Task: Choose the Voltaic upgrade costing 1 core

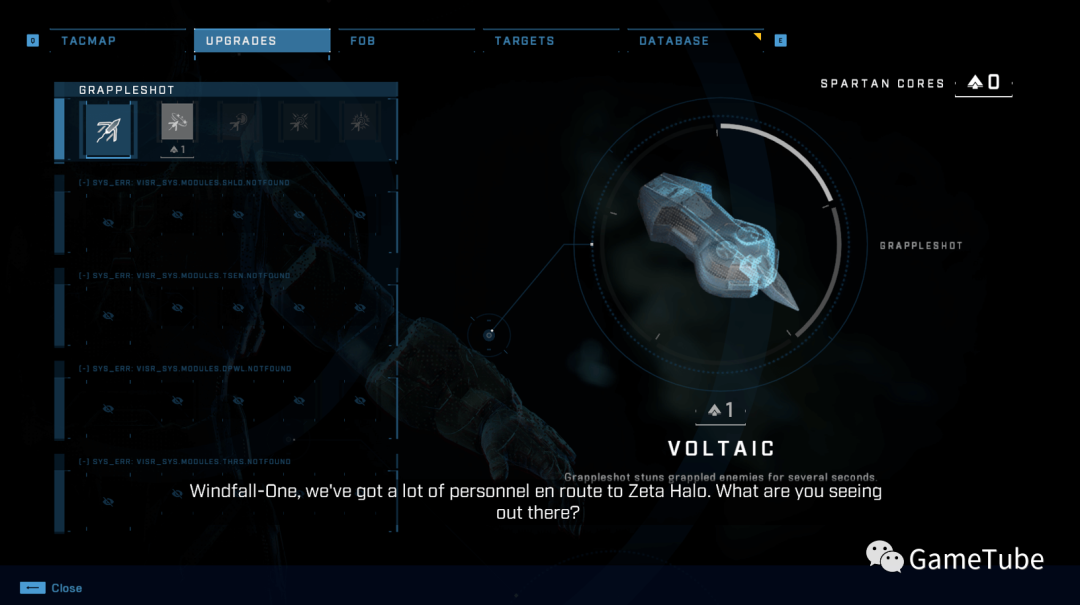Action: 177,124
